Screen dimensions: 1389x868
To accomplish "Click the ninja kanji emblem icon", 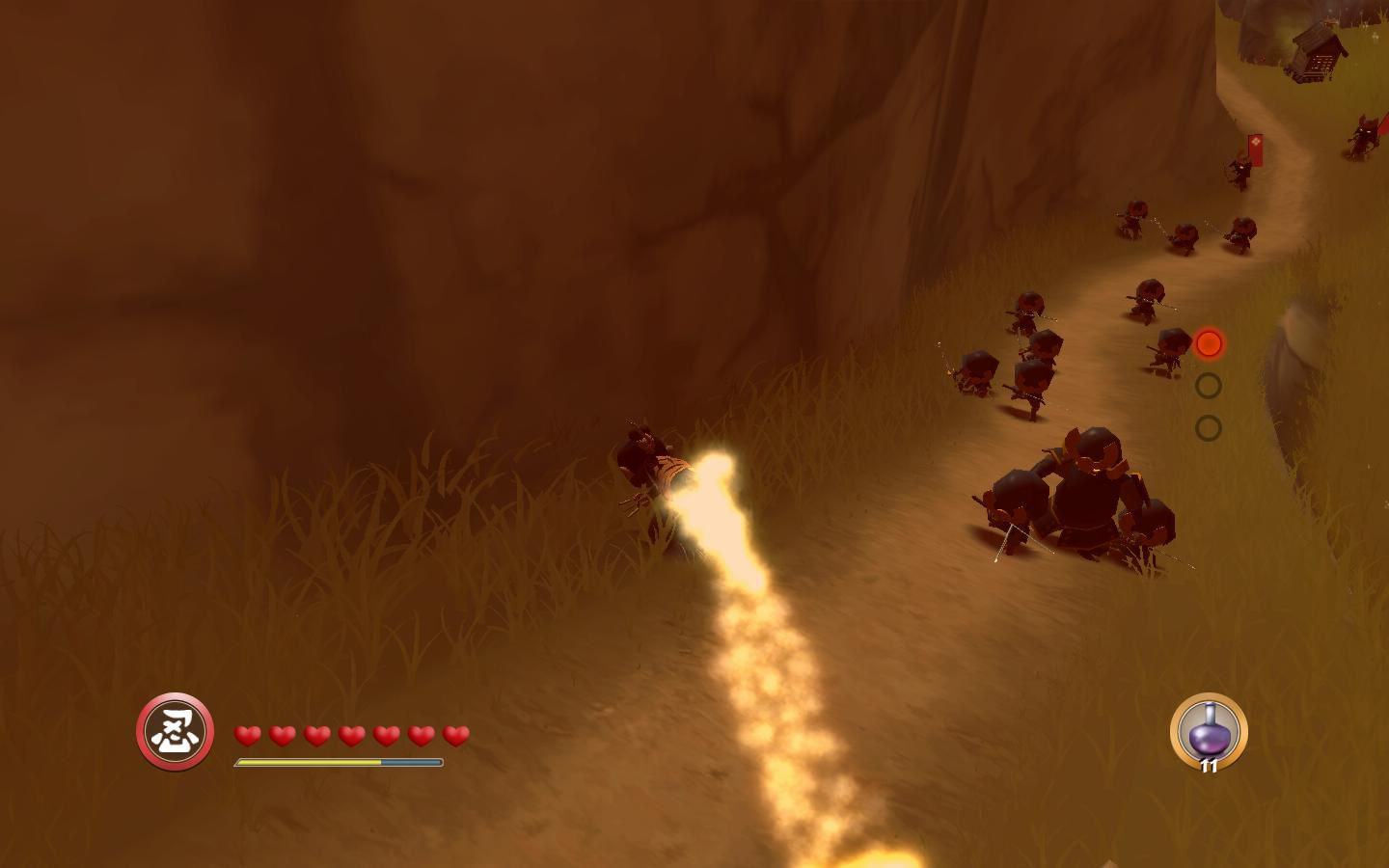I will (175, 731).
